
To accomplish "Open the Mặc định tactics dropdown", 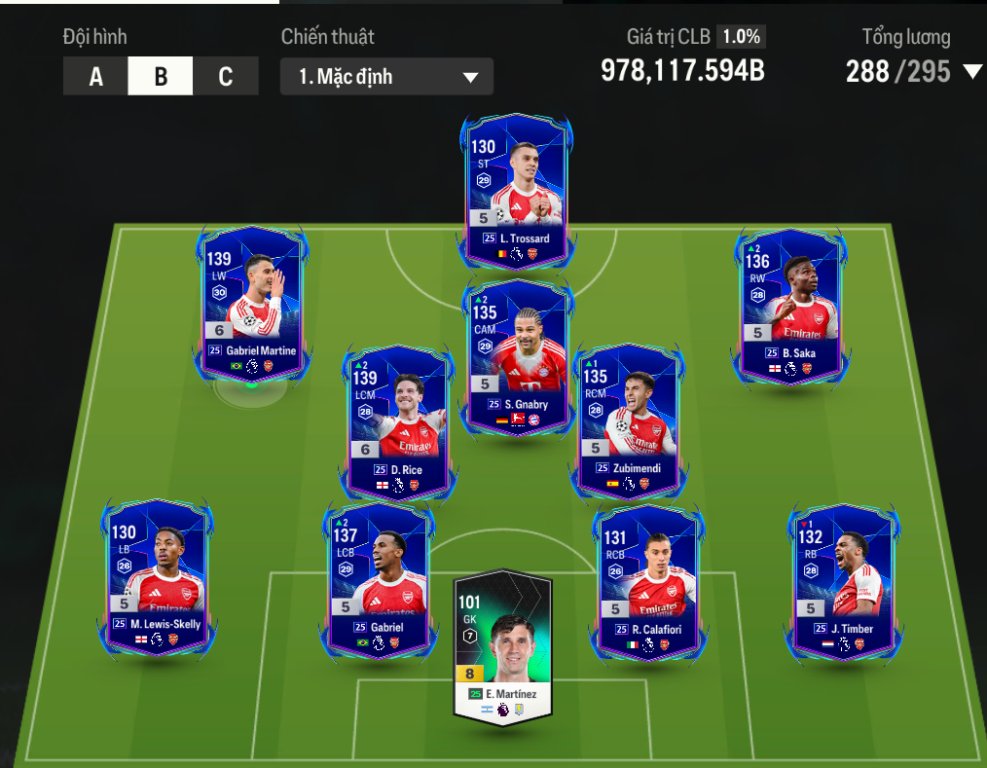I will pyautogui.click(x=387, y=77).
